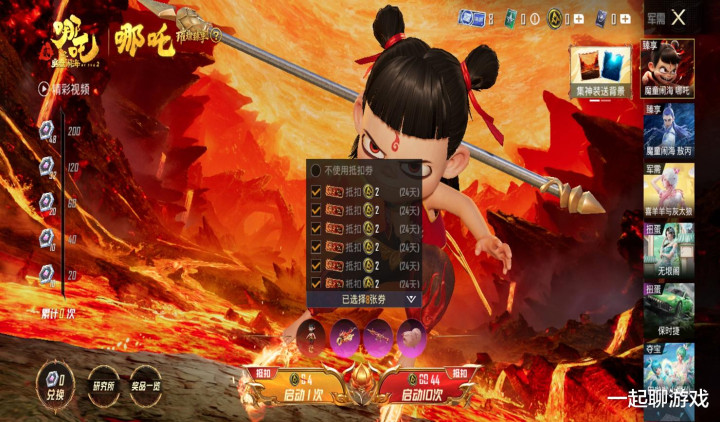
Task: Select the 魔童闹海 哪吒 event tile
Action: click(x=669, y=68)
